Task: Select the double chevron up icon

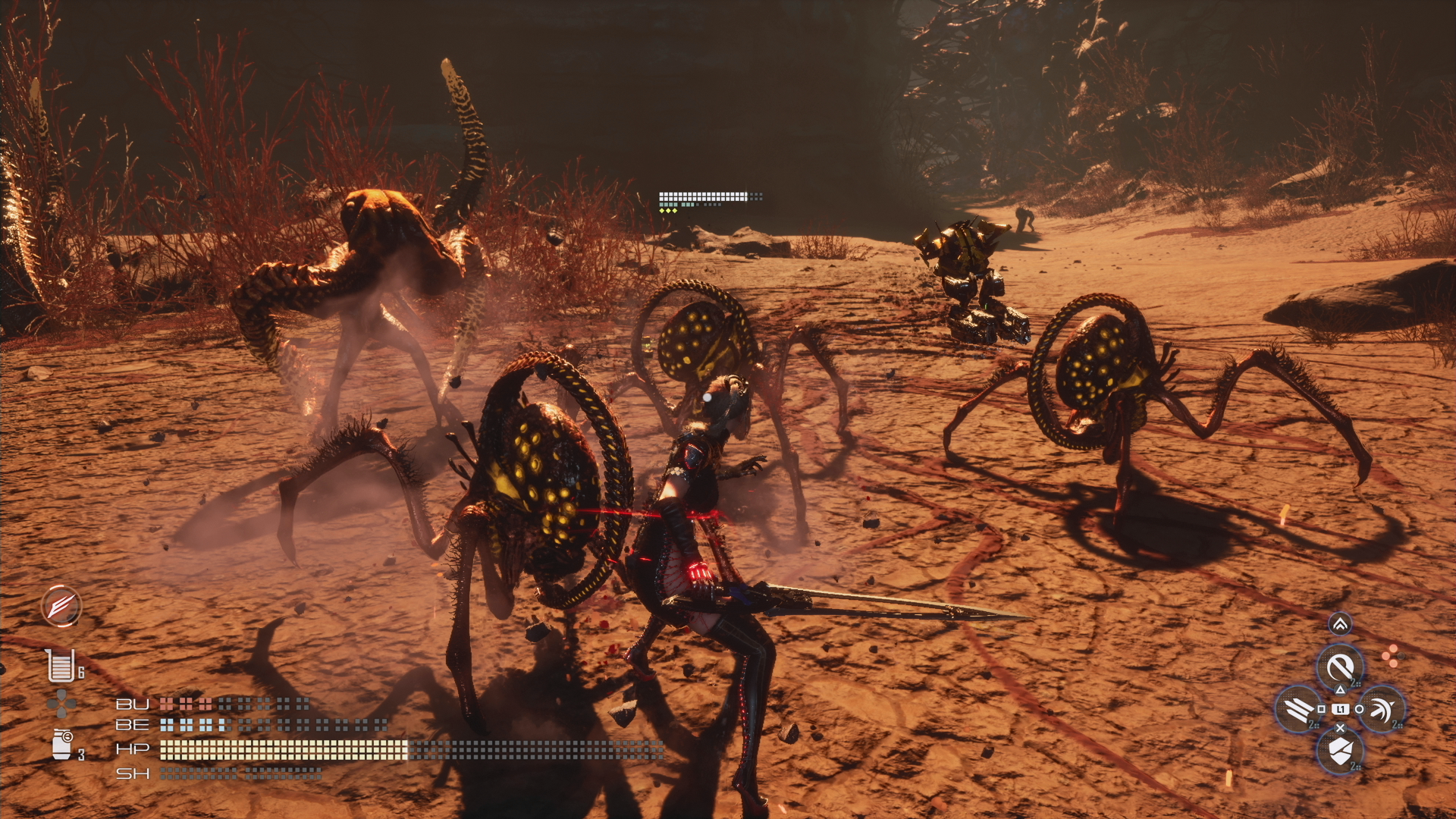Action: tap(1340, 624)
